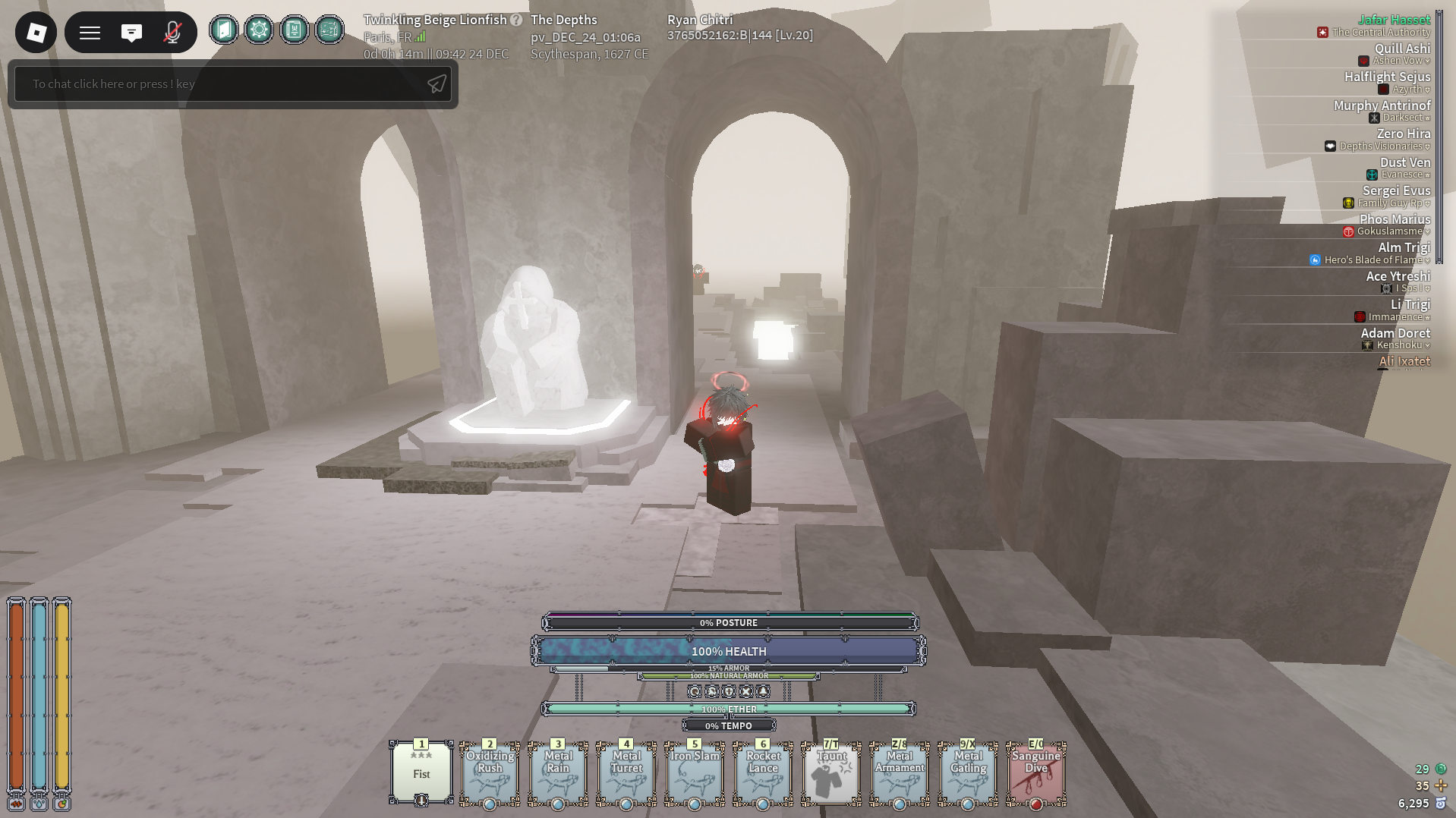Choose the Metal Rain ability slot

click(558, 772)
